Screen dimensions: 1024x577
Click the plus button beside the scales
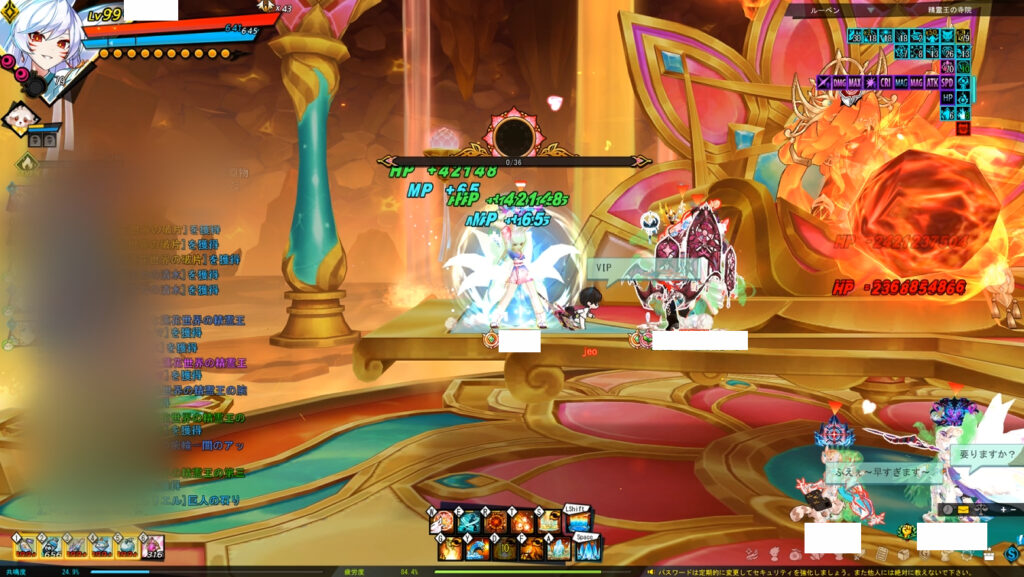click(x=1001, y=509)
